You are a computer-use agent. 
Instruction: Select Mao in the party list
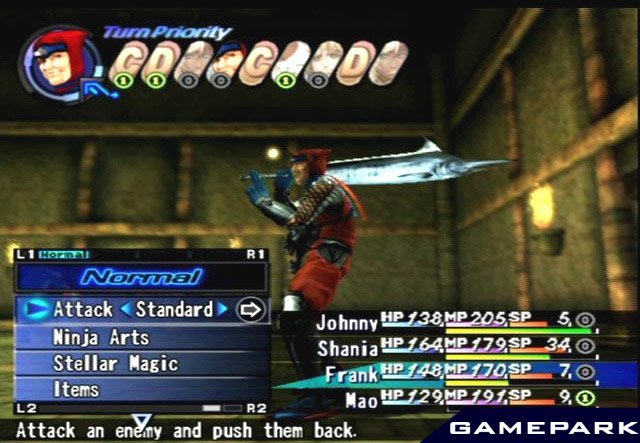[x=360, y=401]
